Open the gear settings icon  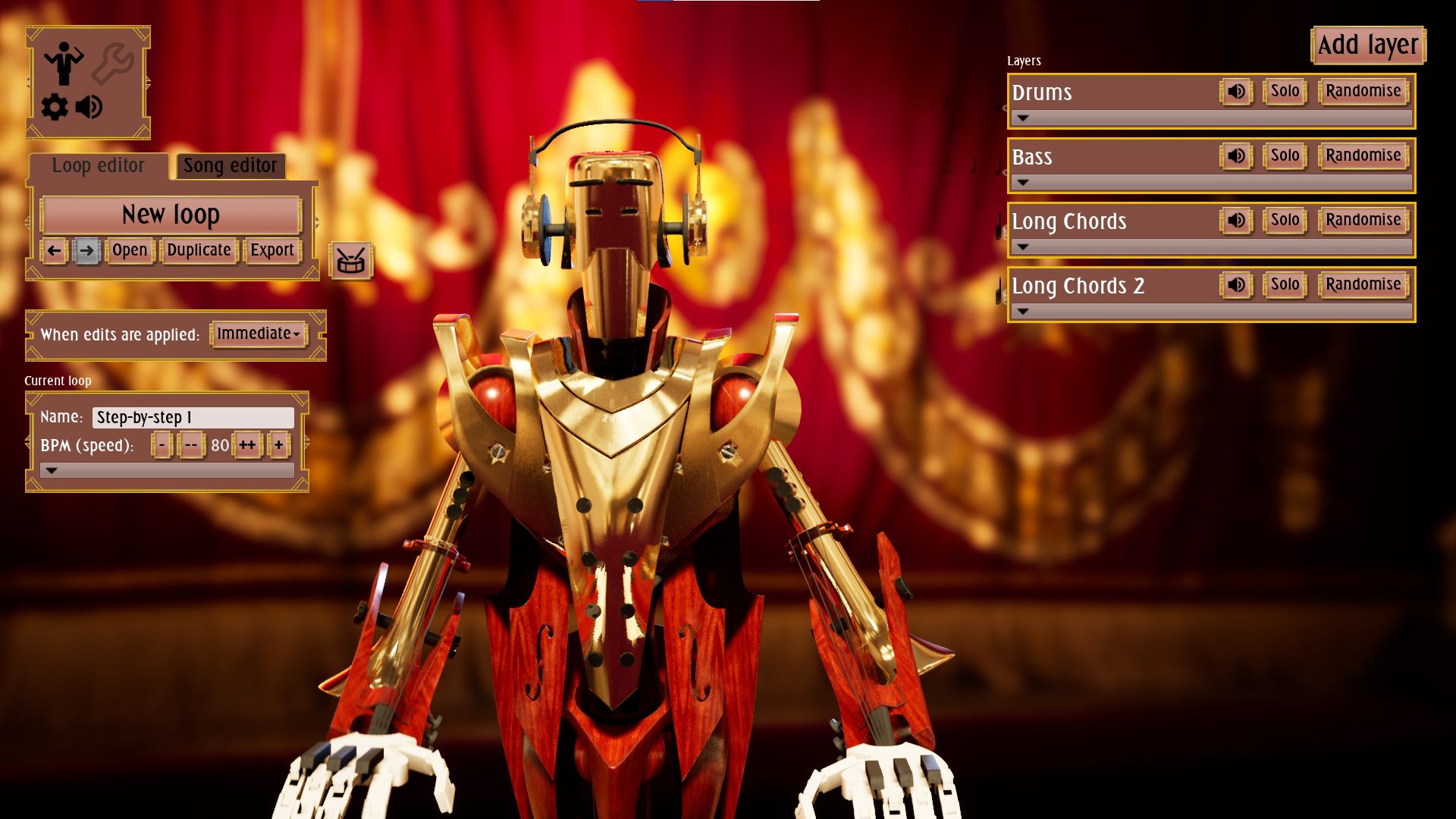click(x=55, y=107)
